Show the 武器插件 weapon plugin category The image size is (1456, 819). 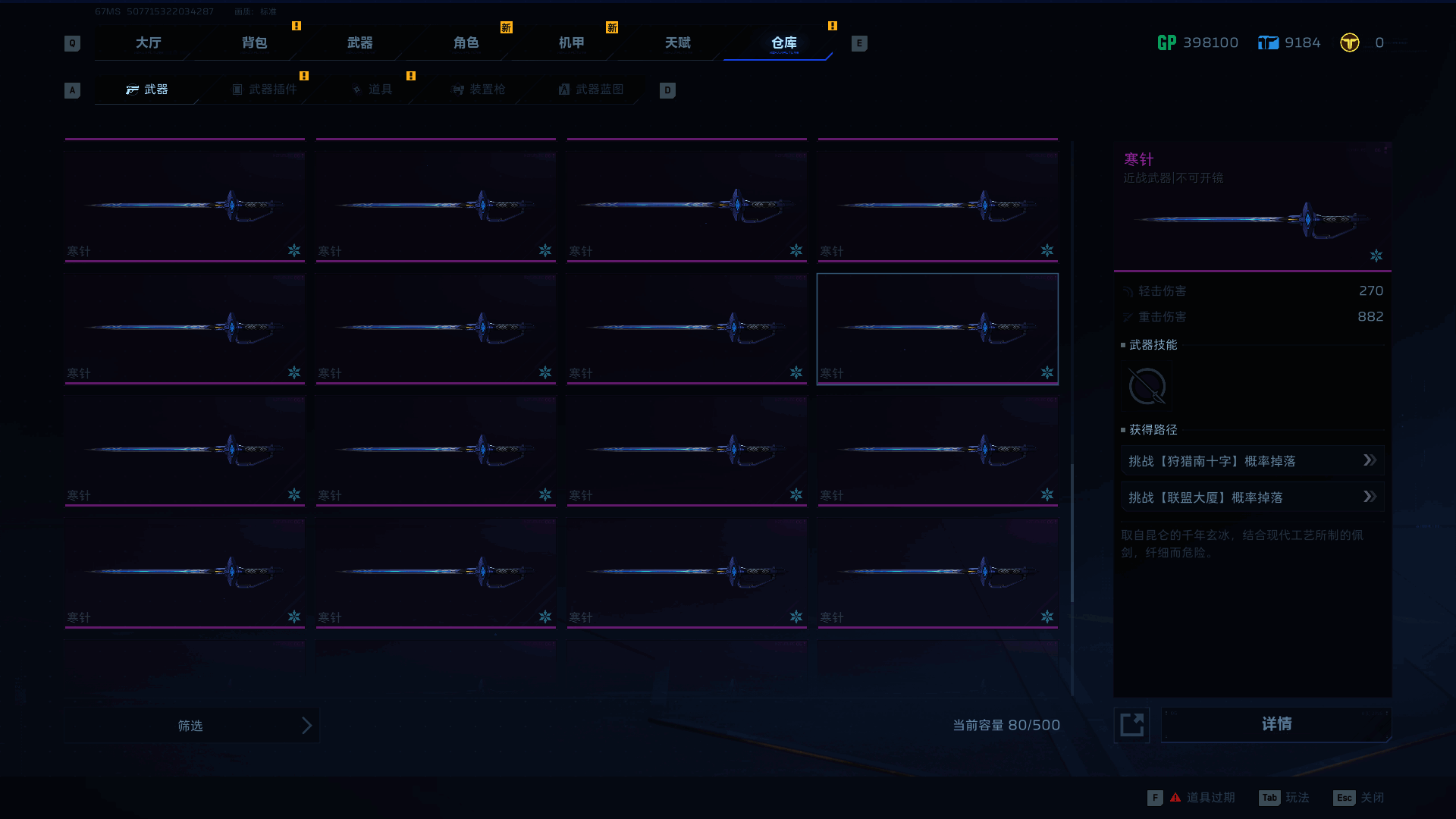click(265, 89)
